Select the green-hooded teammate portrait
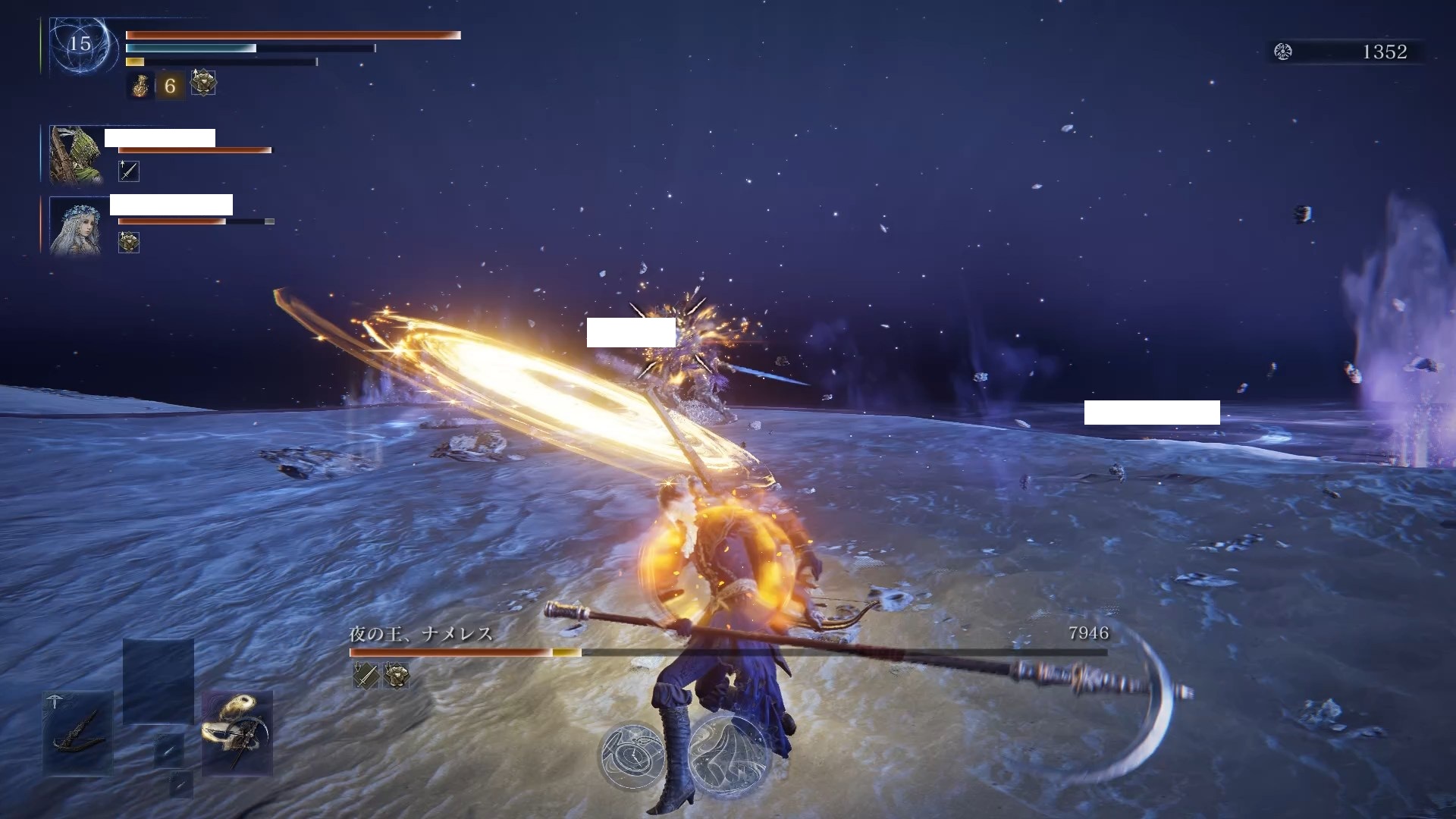The image size is (1456, 819). coord(75,155)
